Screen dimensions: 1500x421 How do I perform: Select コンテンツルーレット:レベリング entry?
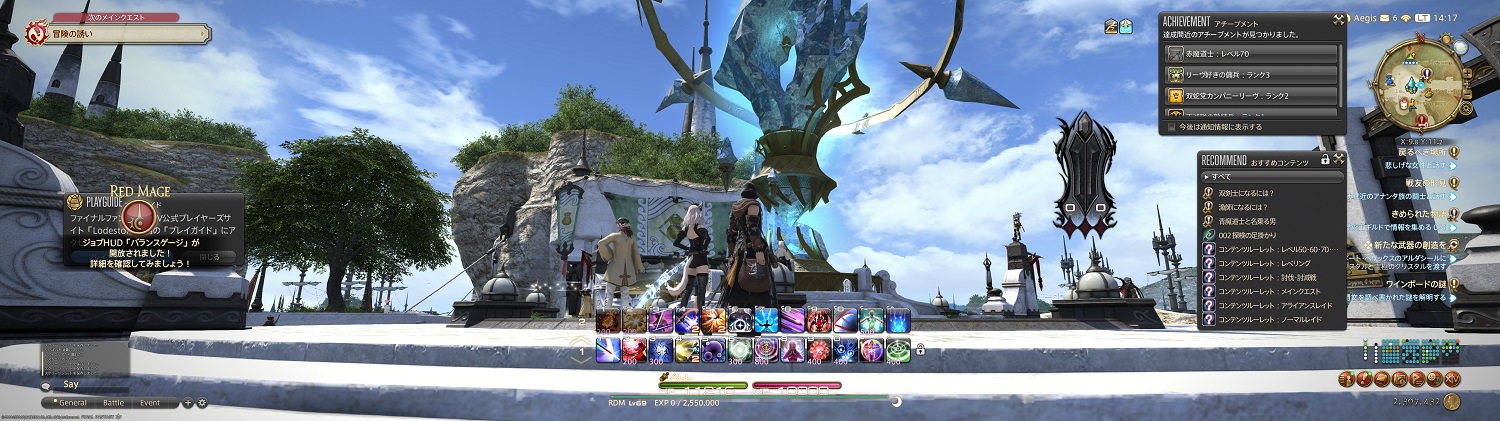[x=1270, y=263]
